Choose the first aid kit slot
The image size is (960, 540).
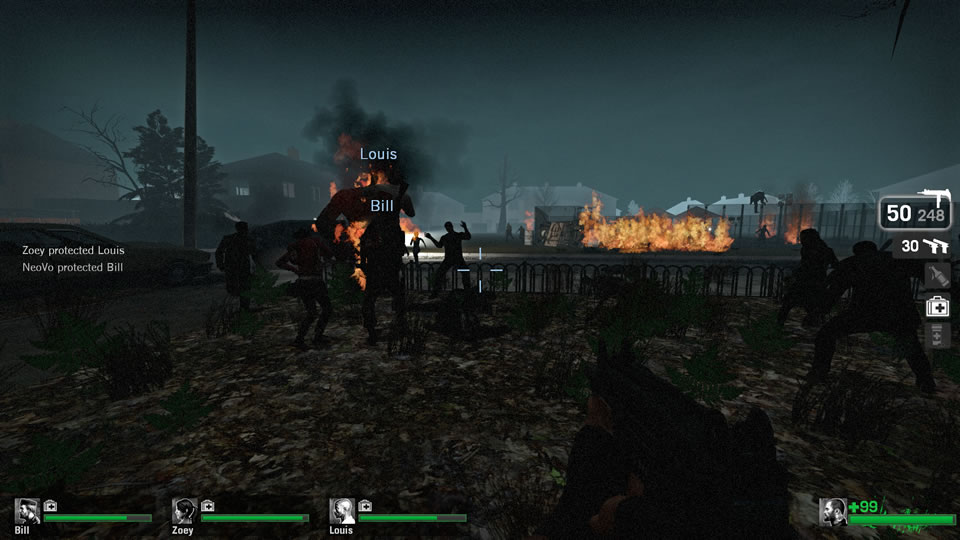(x=937, y=307)
